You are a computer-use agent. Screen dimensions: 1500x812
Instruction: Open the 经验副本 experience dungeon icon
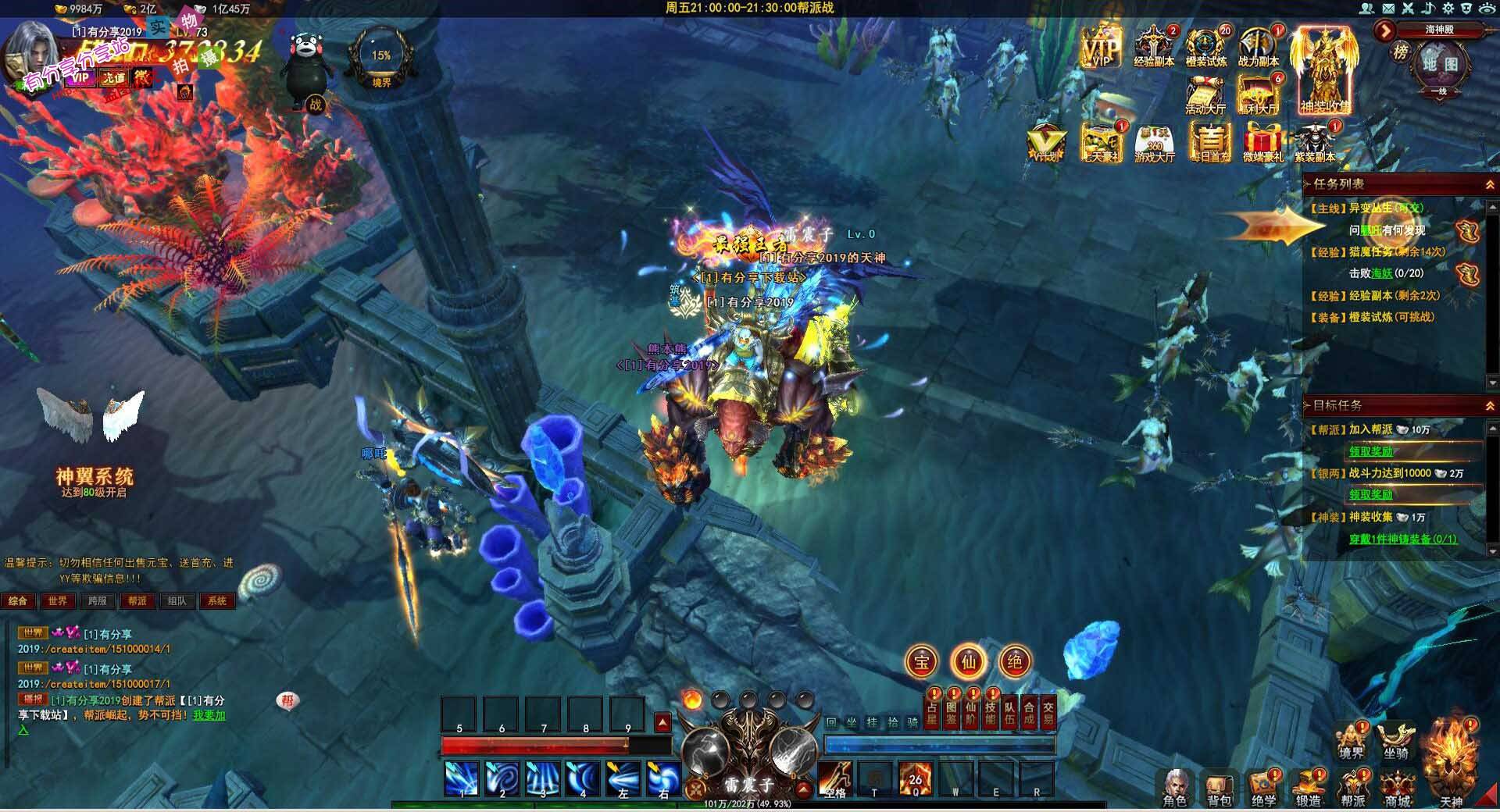[x=1154, y=45]
